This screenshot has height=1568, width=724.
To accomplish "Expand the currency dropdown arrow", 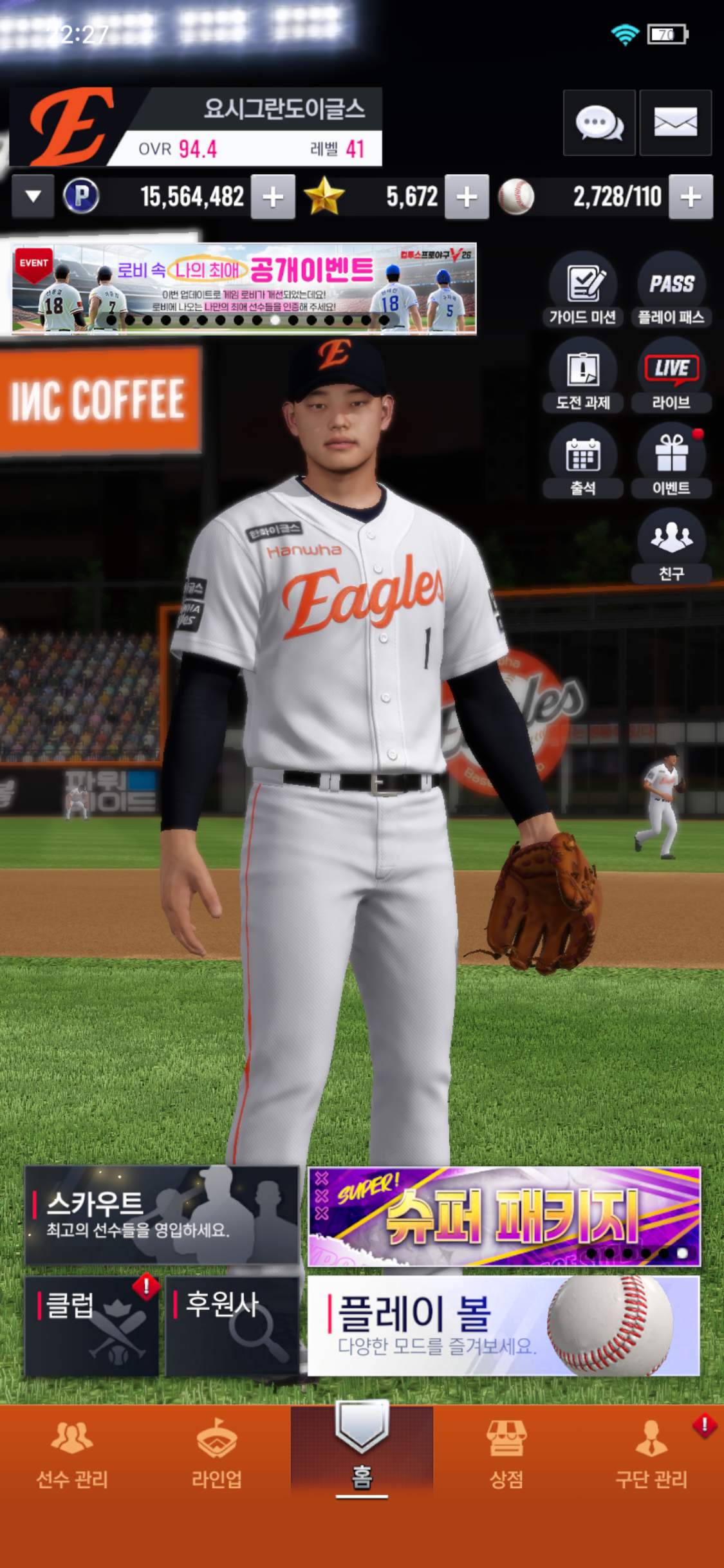I will click(x=33, y=196).
